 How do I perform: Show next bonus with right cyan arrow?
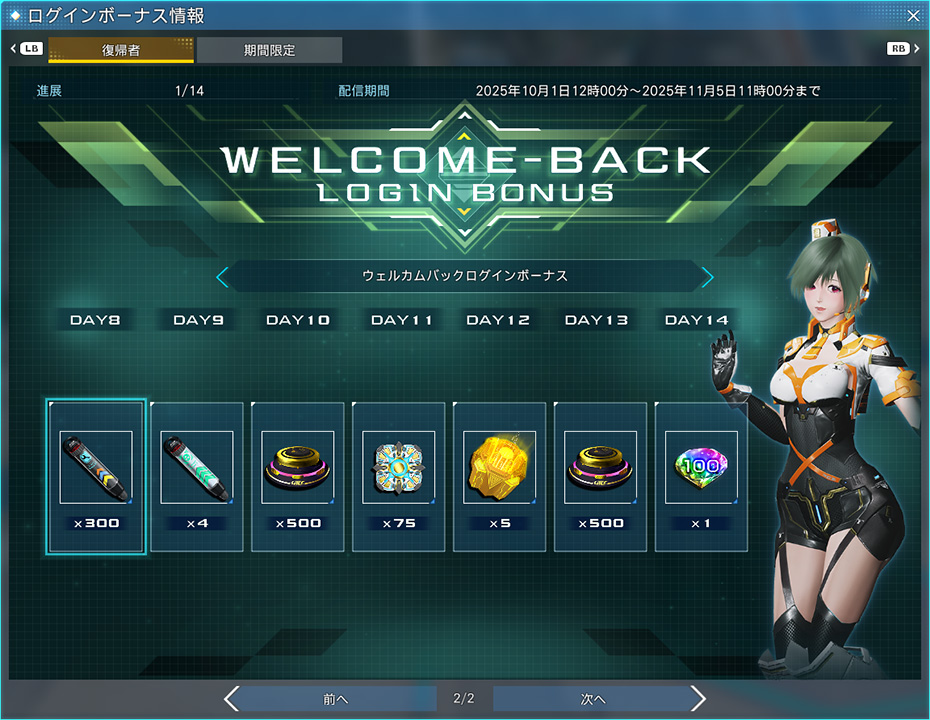(707, 276)
